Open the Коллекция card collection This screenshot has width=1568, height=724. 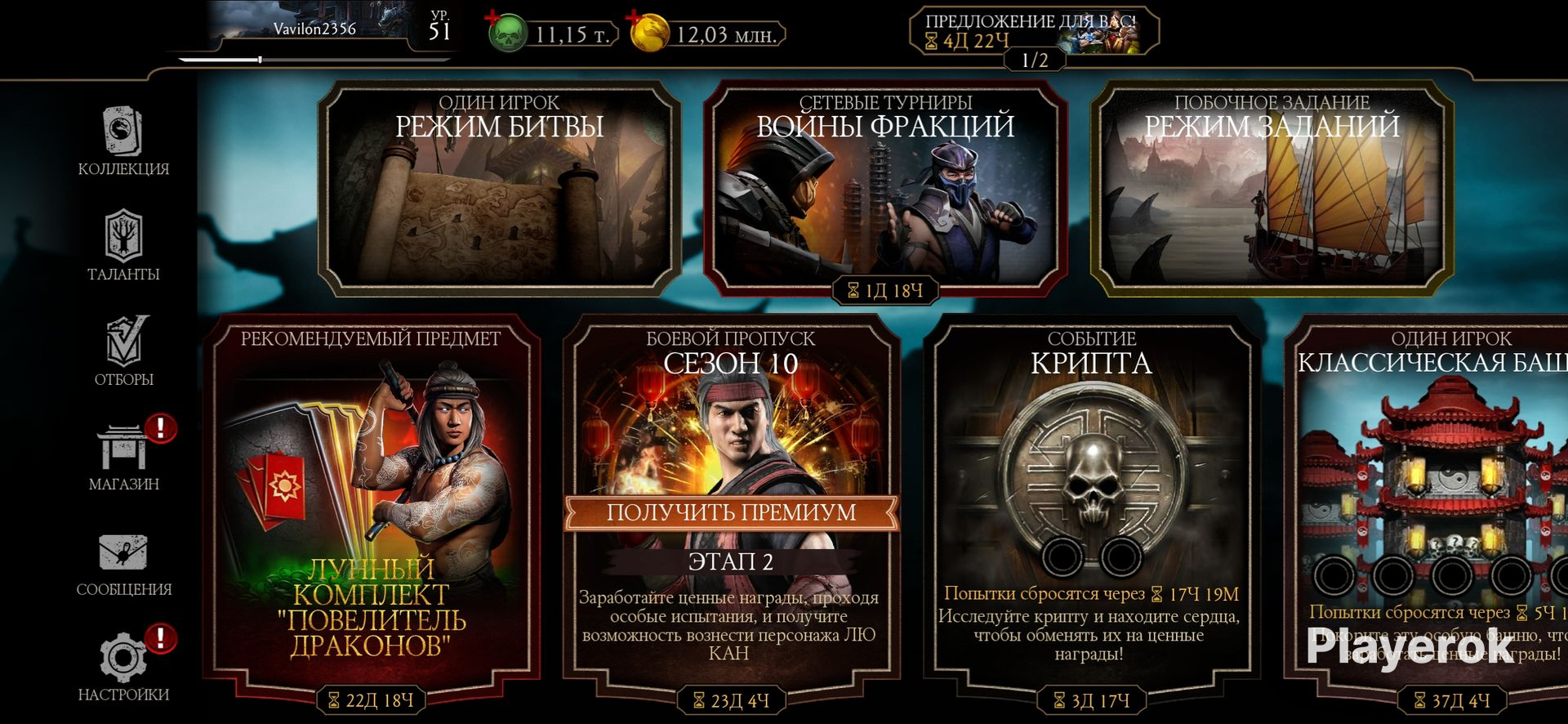click(123, 141)
